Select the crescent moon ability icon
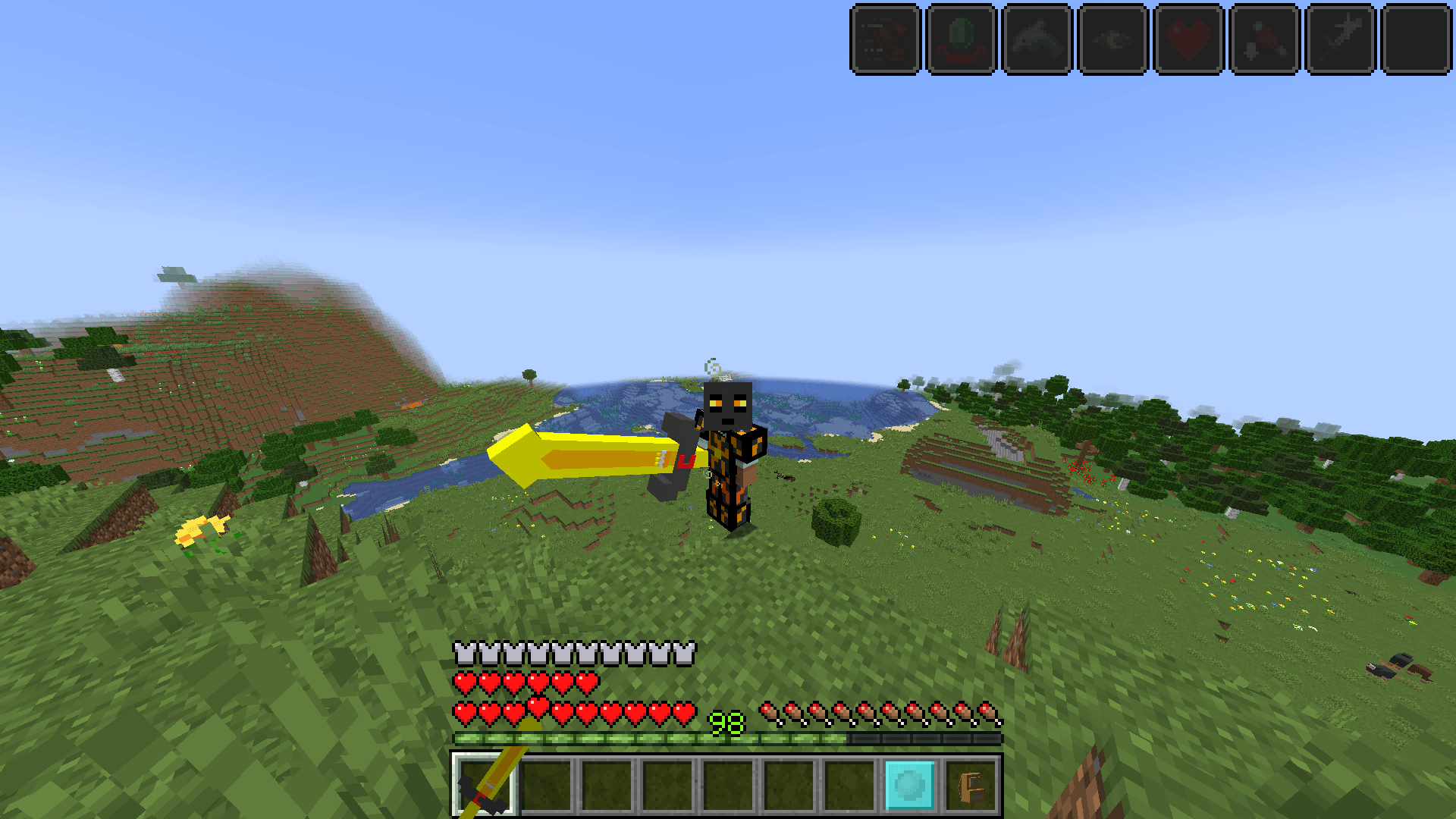The height and width of the screenshot is (819, 1456). (1111, 39)
